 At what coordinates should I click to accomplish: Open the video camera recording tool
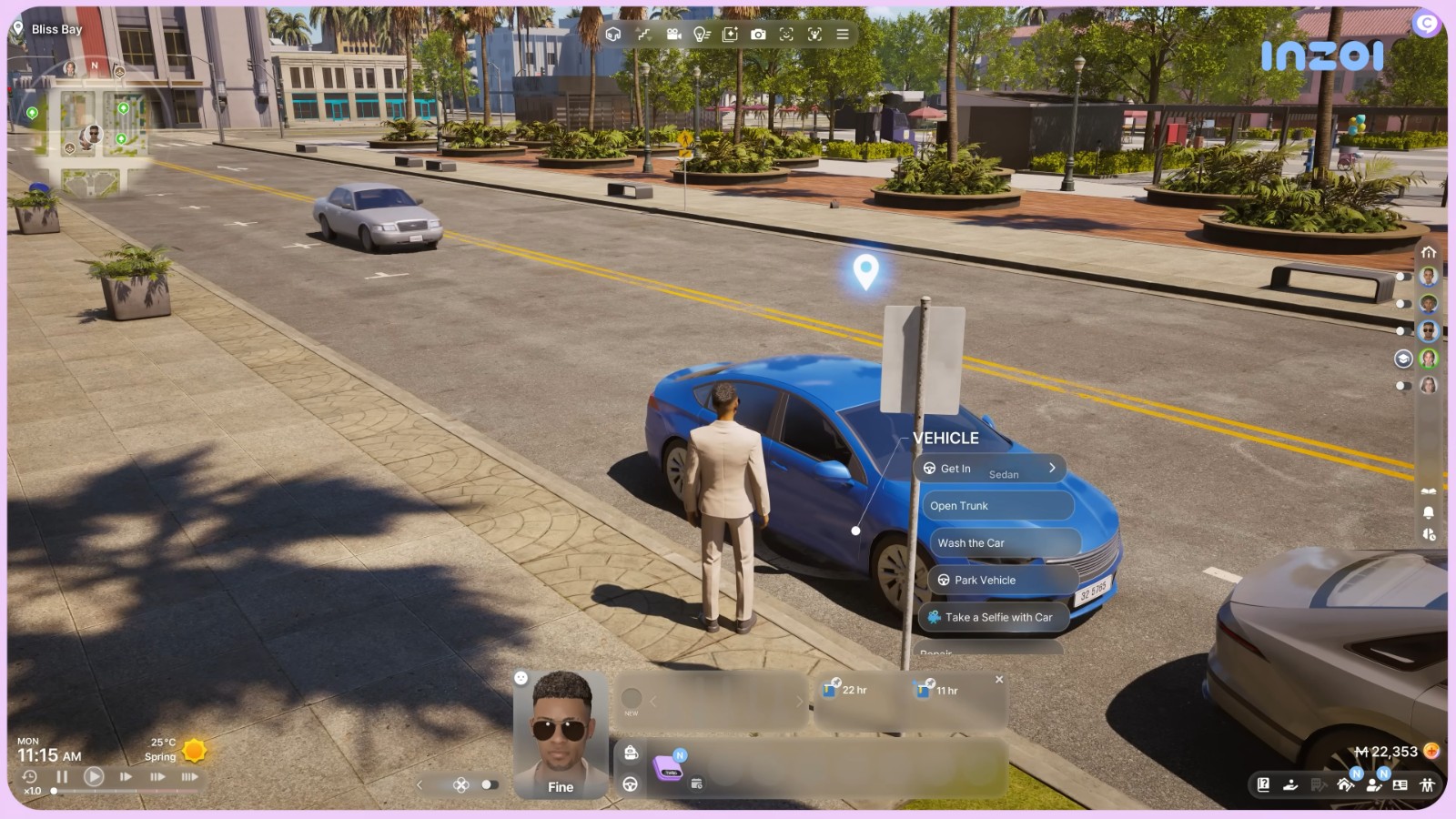[x=673, y=35]
